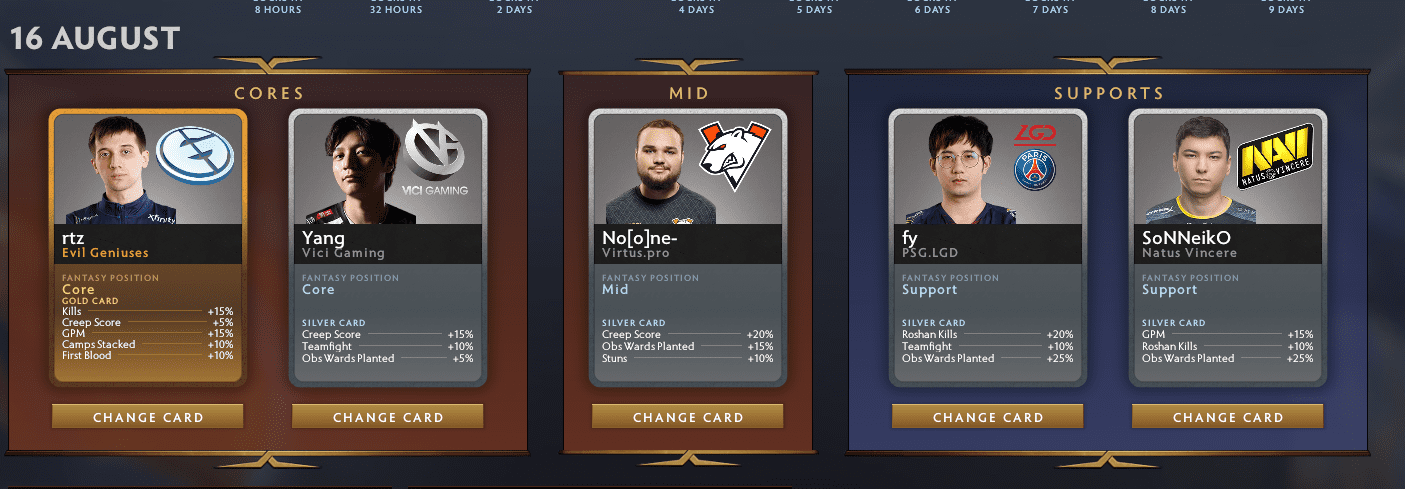1405x489 pixels.
Task: Change the Yang card
Action: [388, 417]
